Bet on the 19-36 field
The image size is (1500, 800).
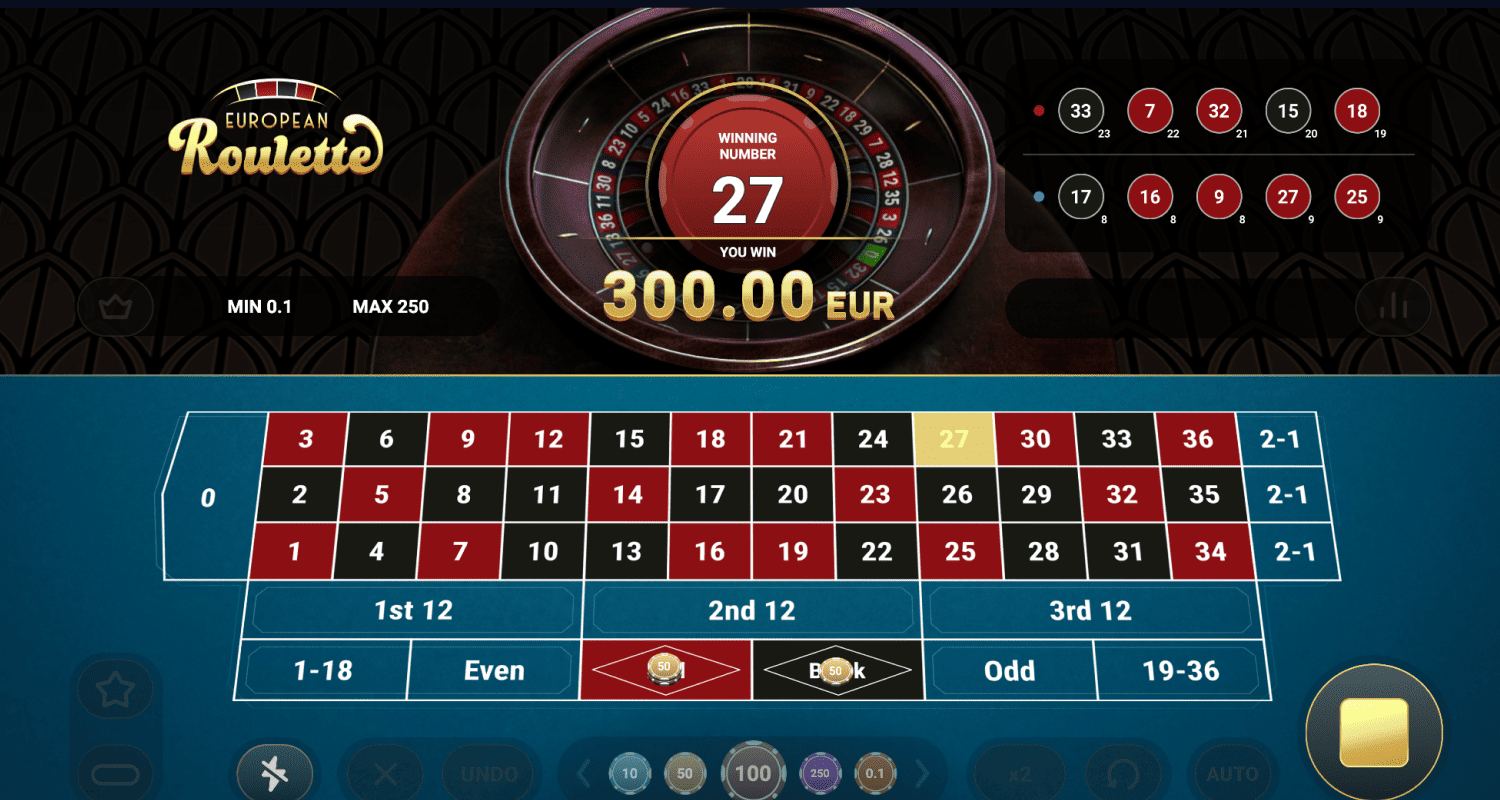point(1181,670)
